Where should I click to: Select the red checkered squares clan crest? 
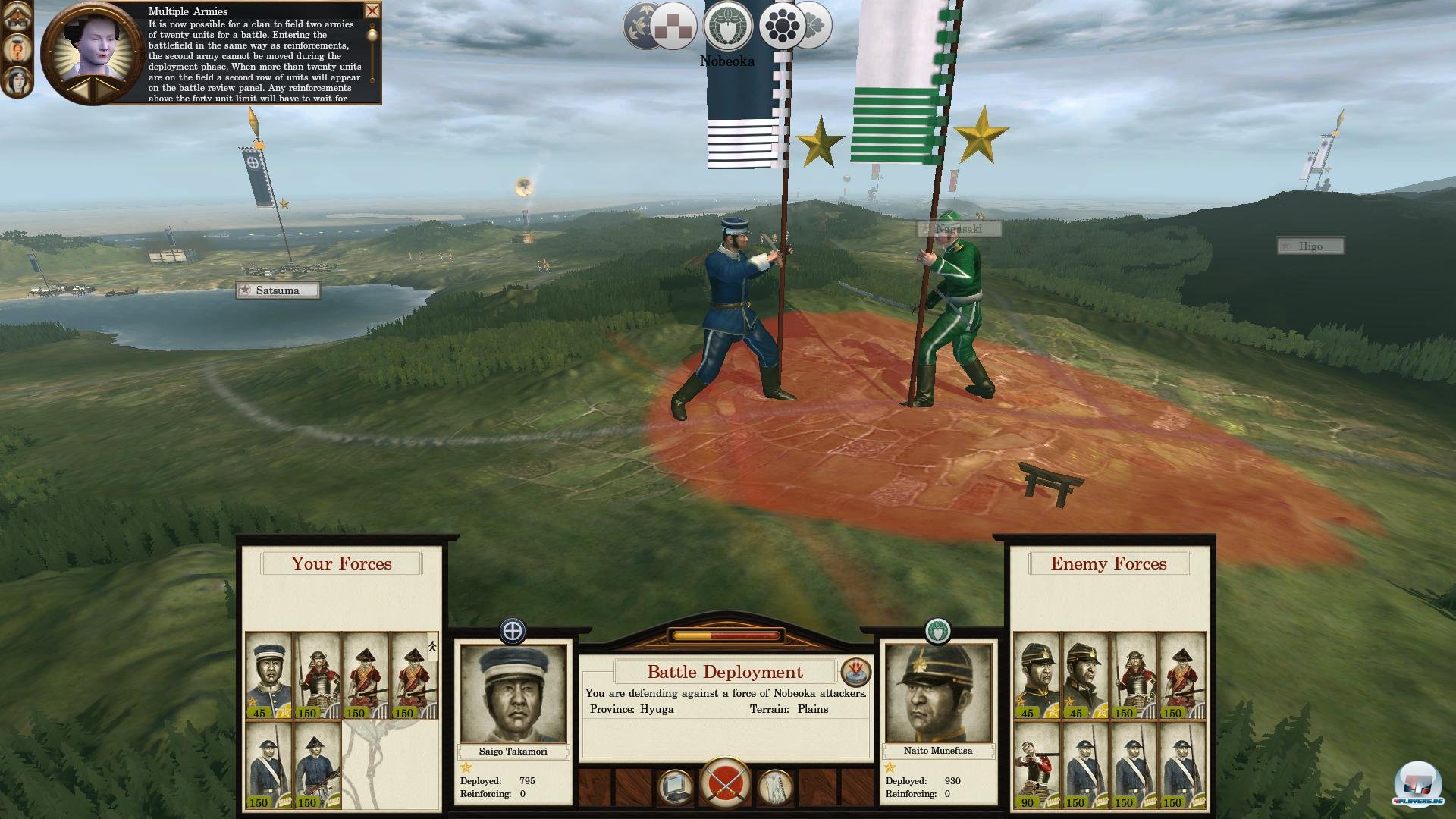(673, 27)
